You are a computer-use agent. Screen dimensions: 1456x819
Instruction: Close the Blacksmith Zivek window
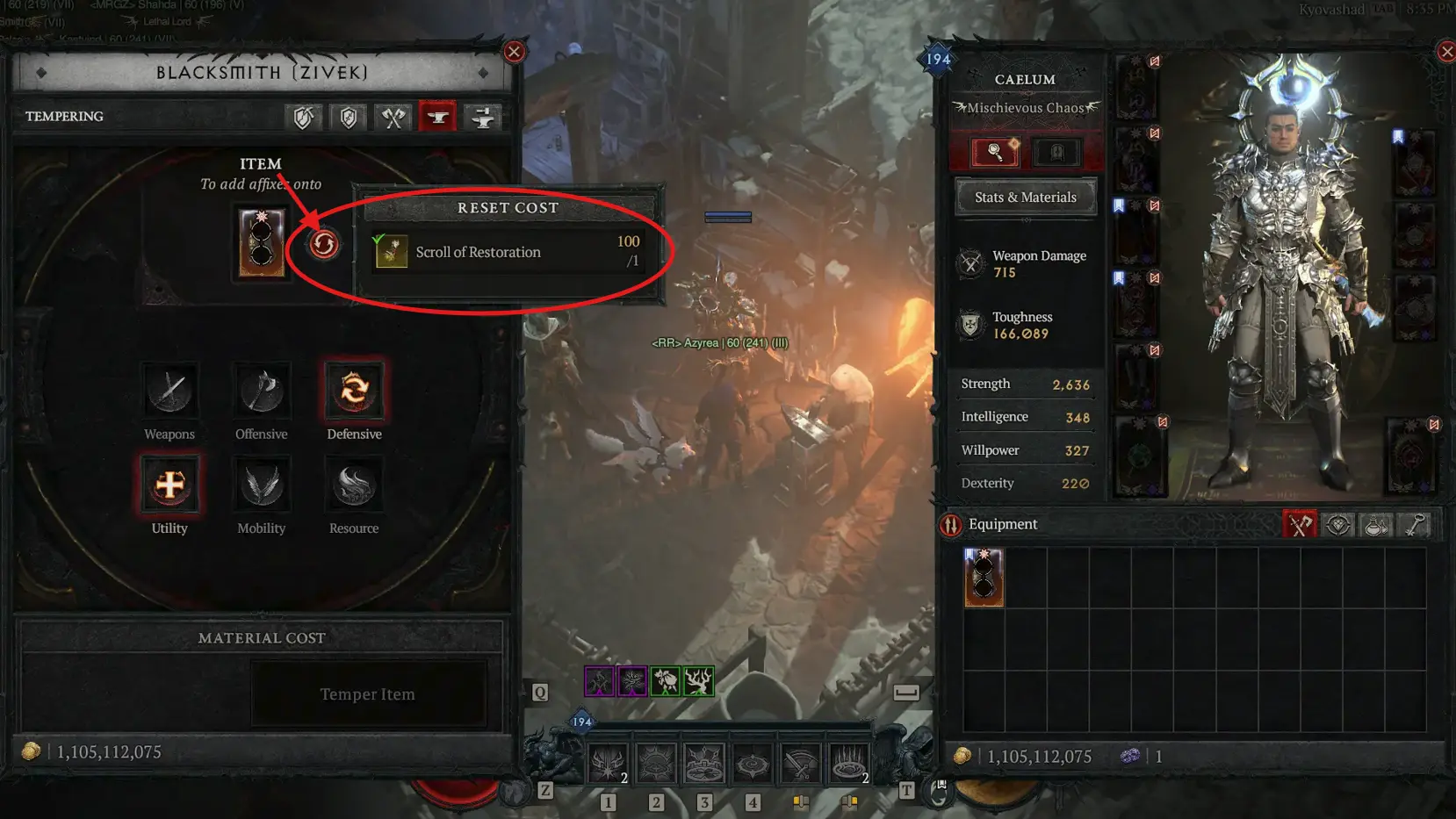pyautogui.click(x=515, y=52)
